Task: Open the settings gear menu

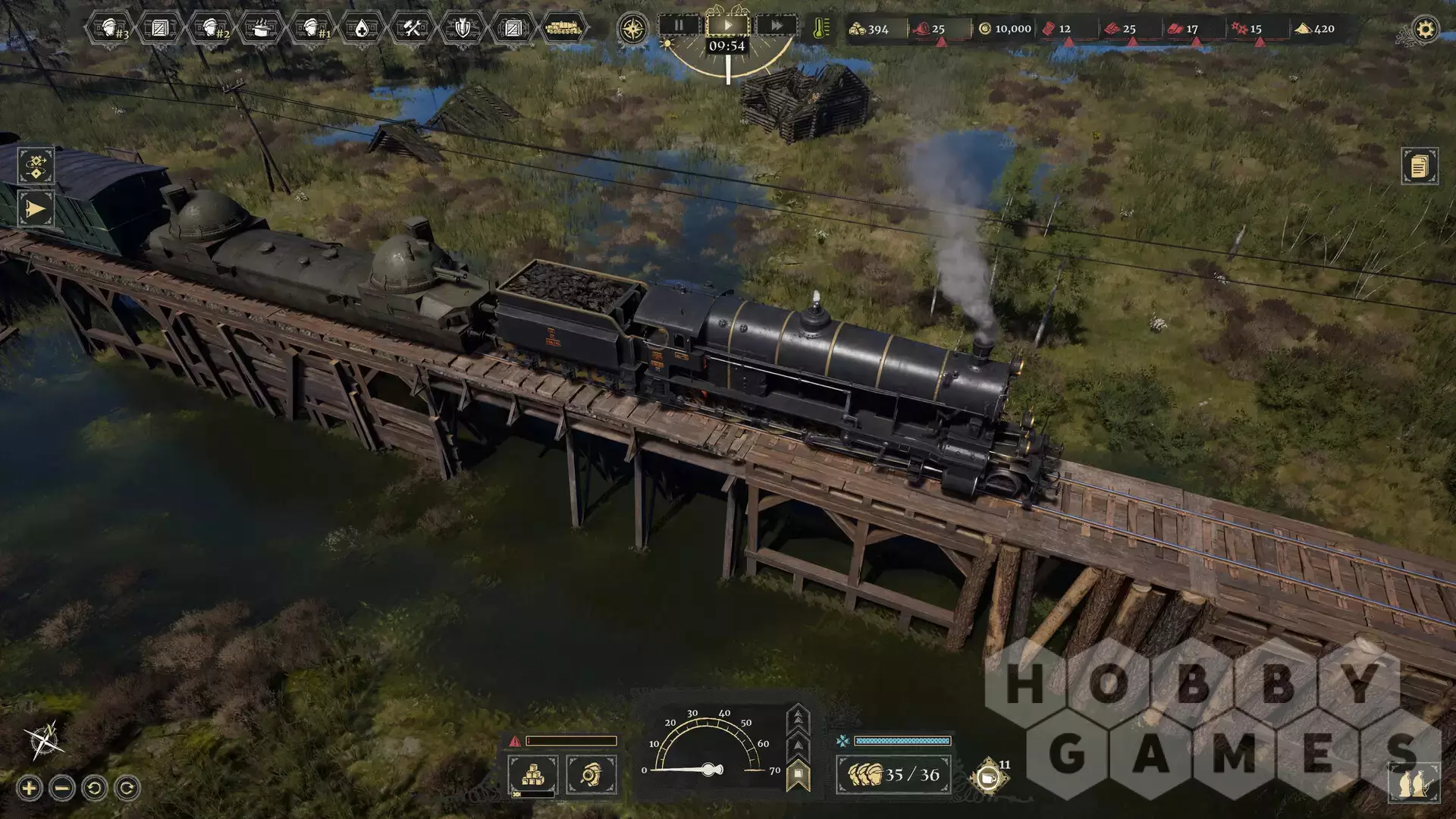Action: [x=1425, y=30]
